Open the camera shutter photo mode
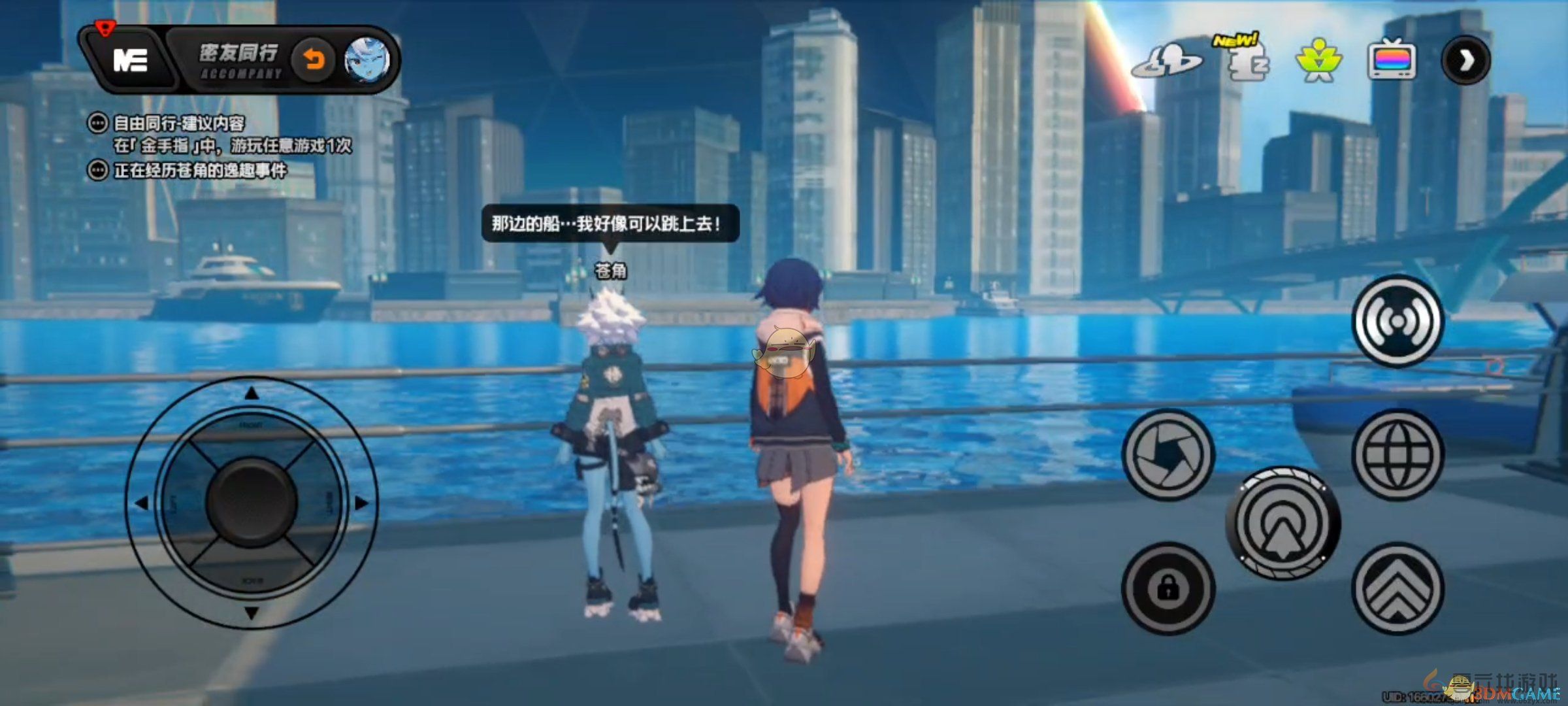The image size is (1568, 706). [x=1168, y=454]
